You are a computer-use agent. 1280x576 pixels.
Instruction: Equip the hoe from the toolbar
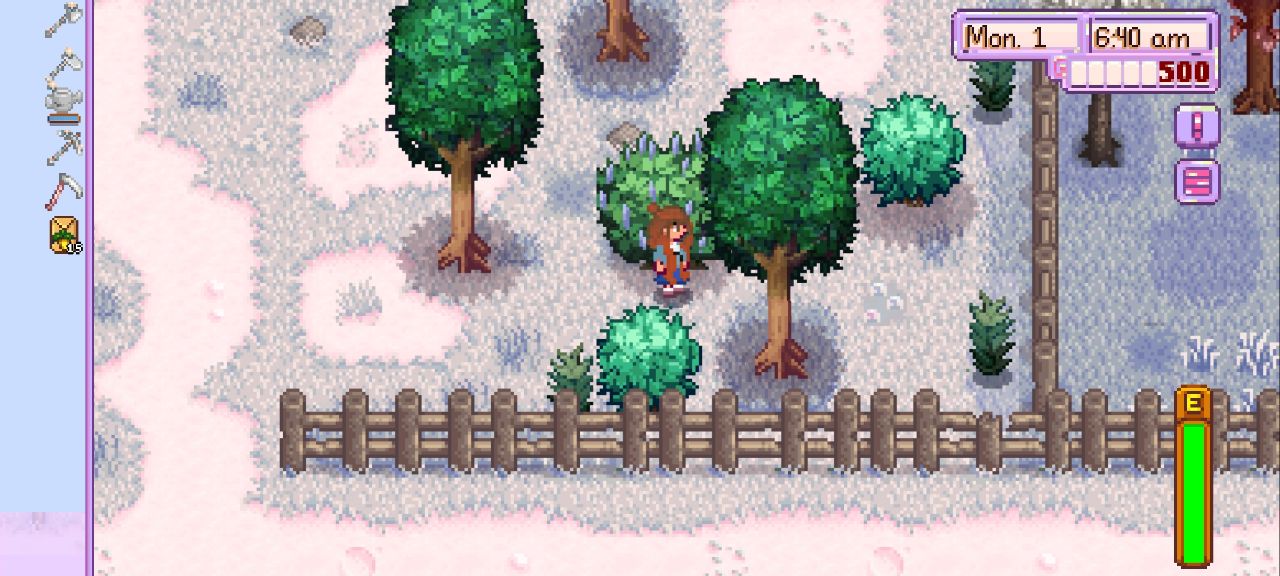62,62
